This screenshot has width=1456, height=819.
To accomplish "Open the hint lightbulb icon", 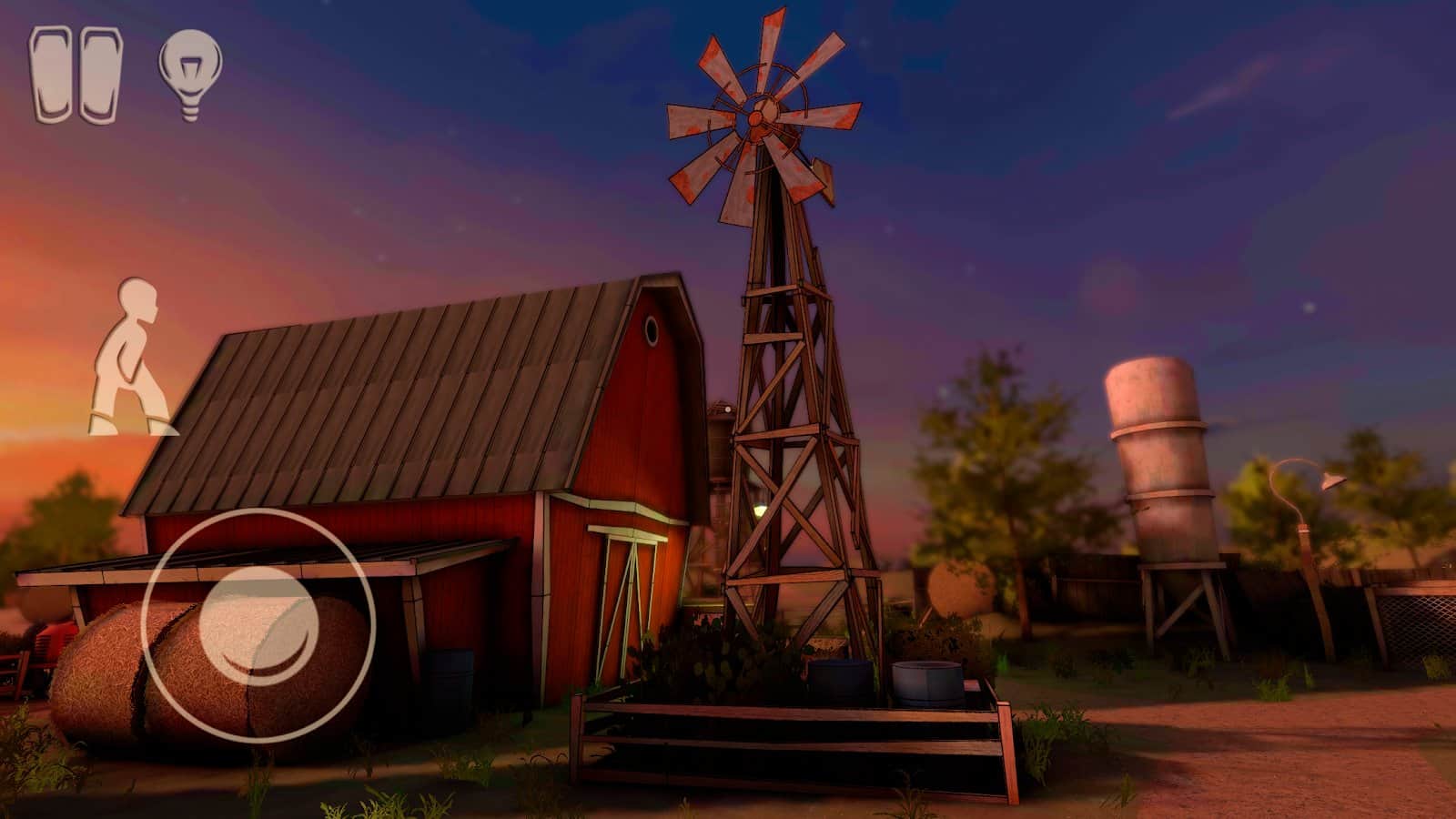I will [x=191, y=73].
